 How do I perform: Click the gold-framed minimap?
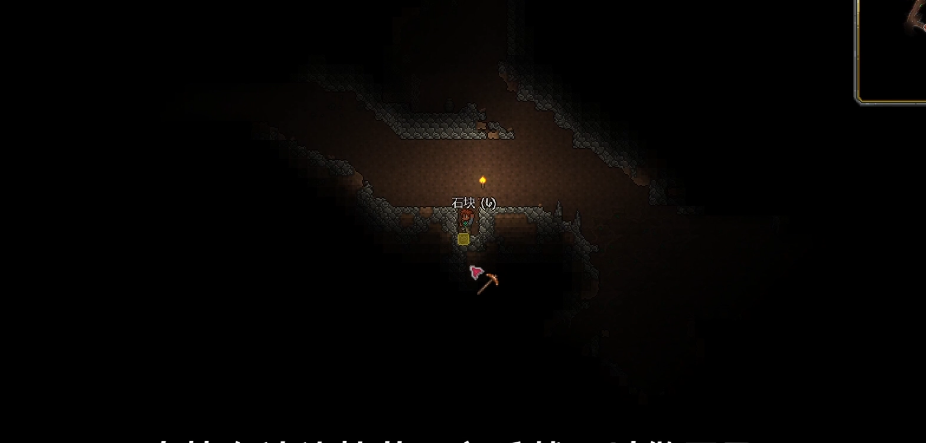[893, 48]
